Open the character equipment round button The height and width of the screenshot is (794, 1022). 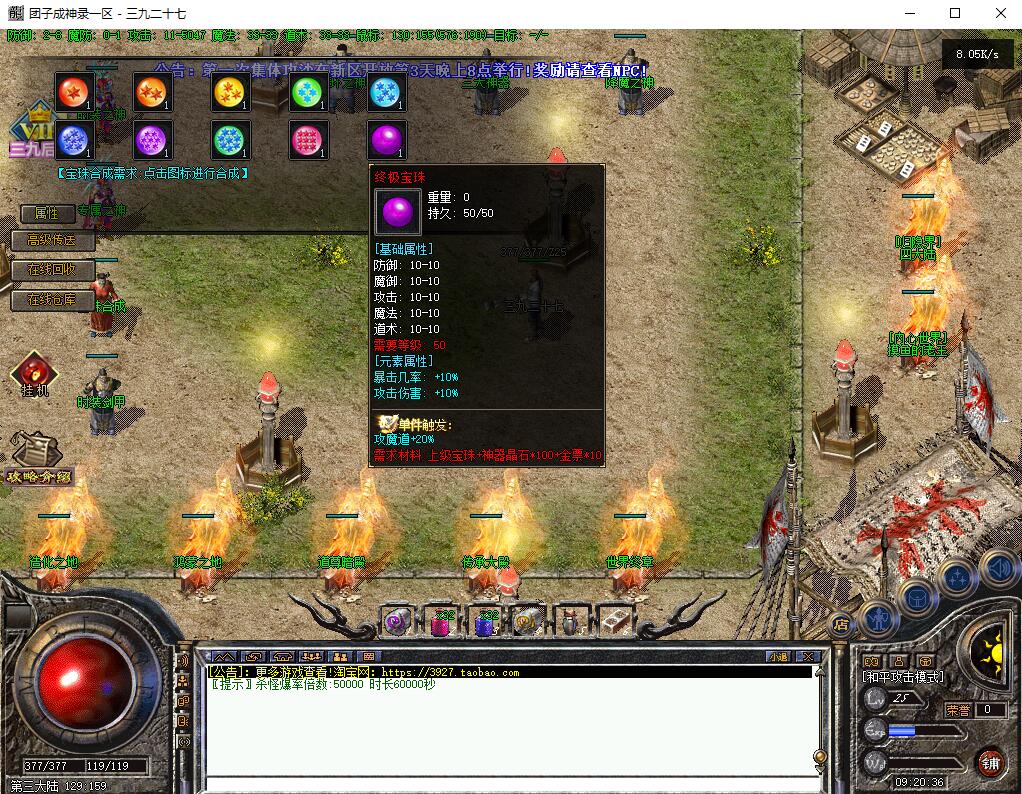click(877, 619)
